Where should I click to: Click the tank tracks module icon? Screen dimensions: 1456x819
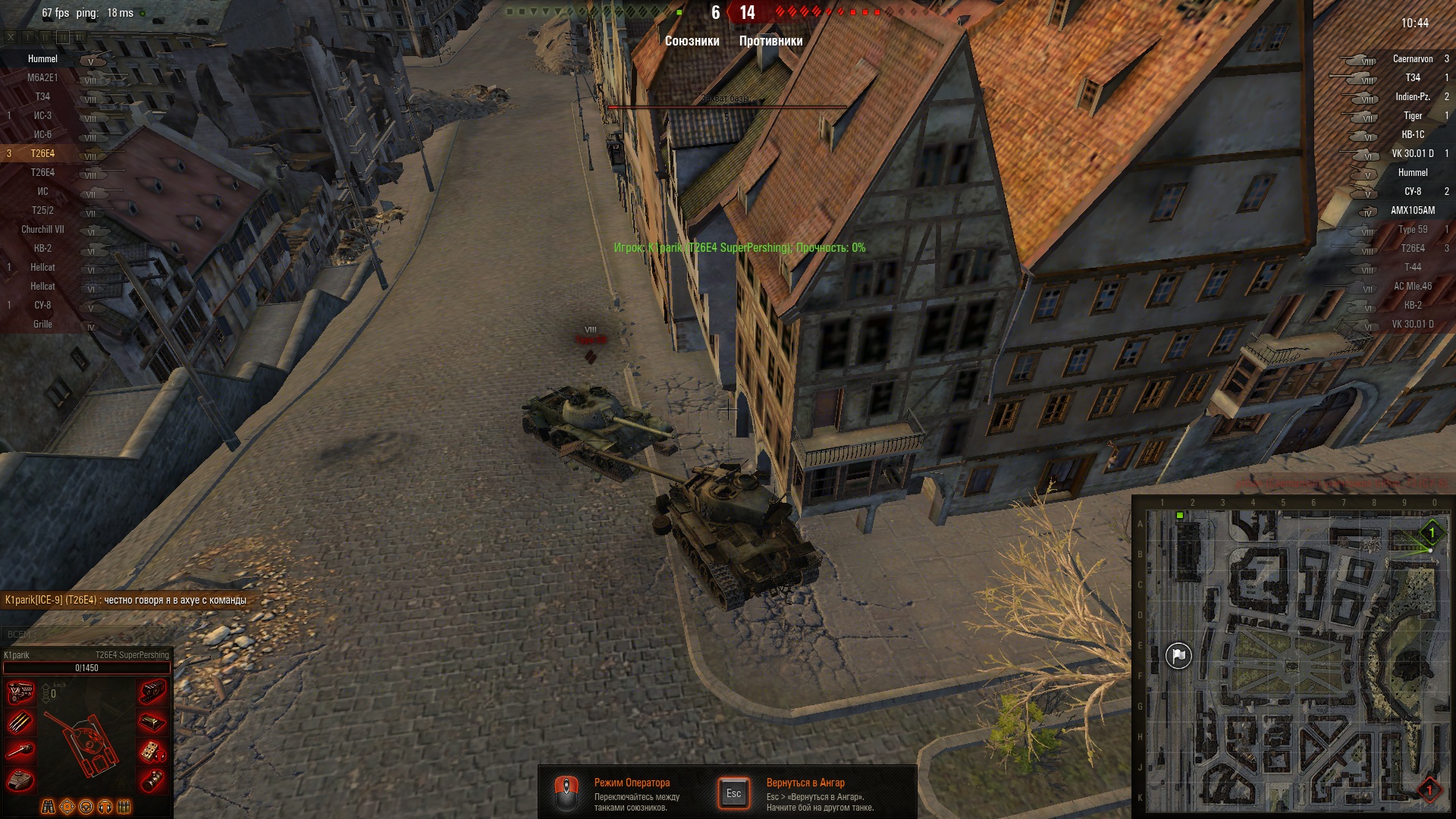(x=152, y=692)
